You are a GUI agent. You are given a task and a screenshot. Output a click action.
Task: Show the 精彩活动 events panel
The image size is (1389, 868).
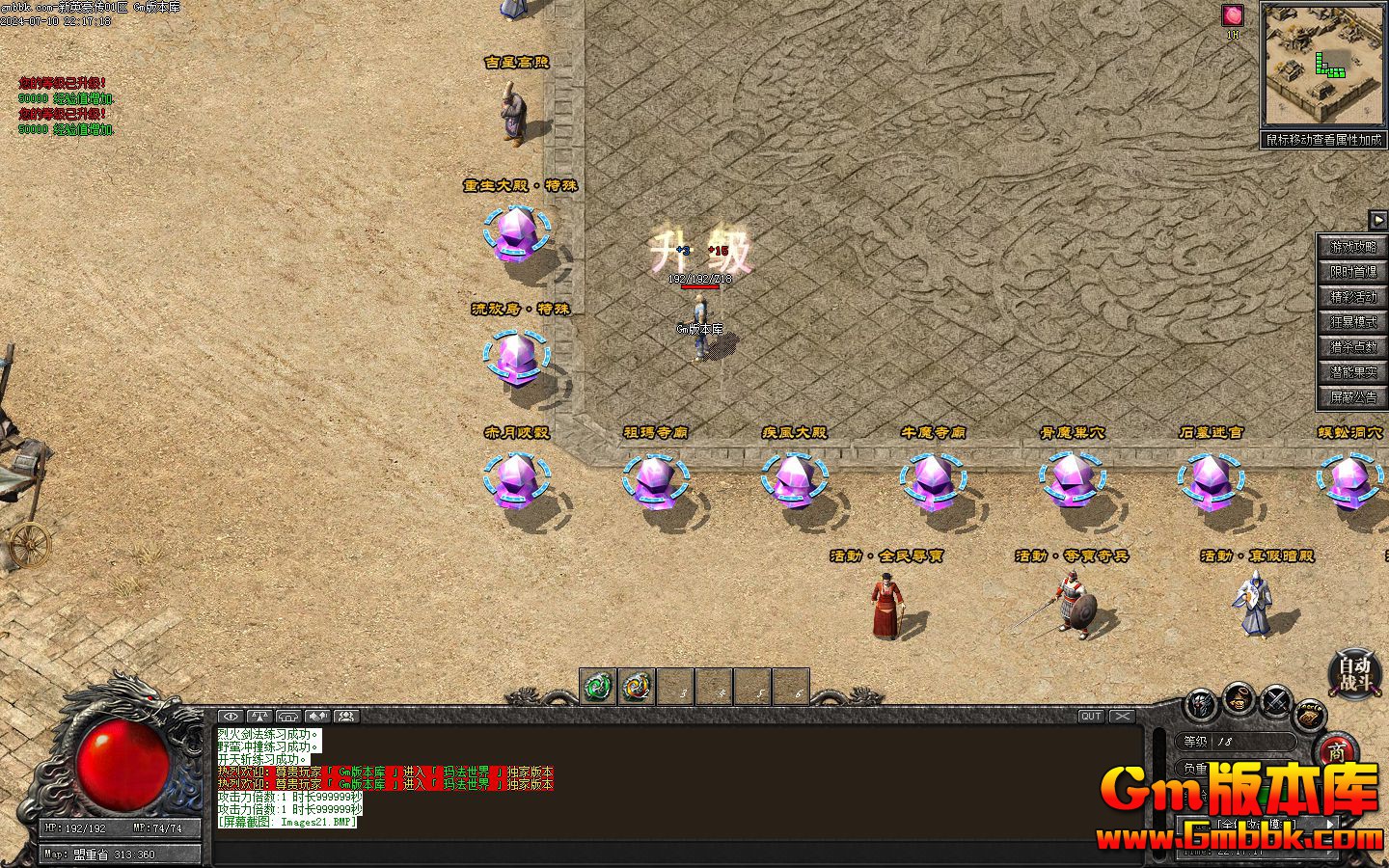click(1353, 297)
